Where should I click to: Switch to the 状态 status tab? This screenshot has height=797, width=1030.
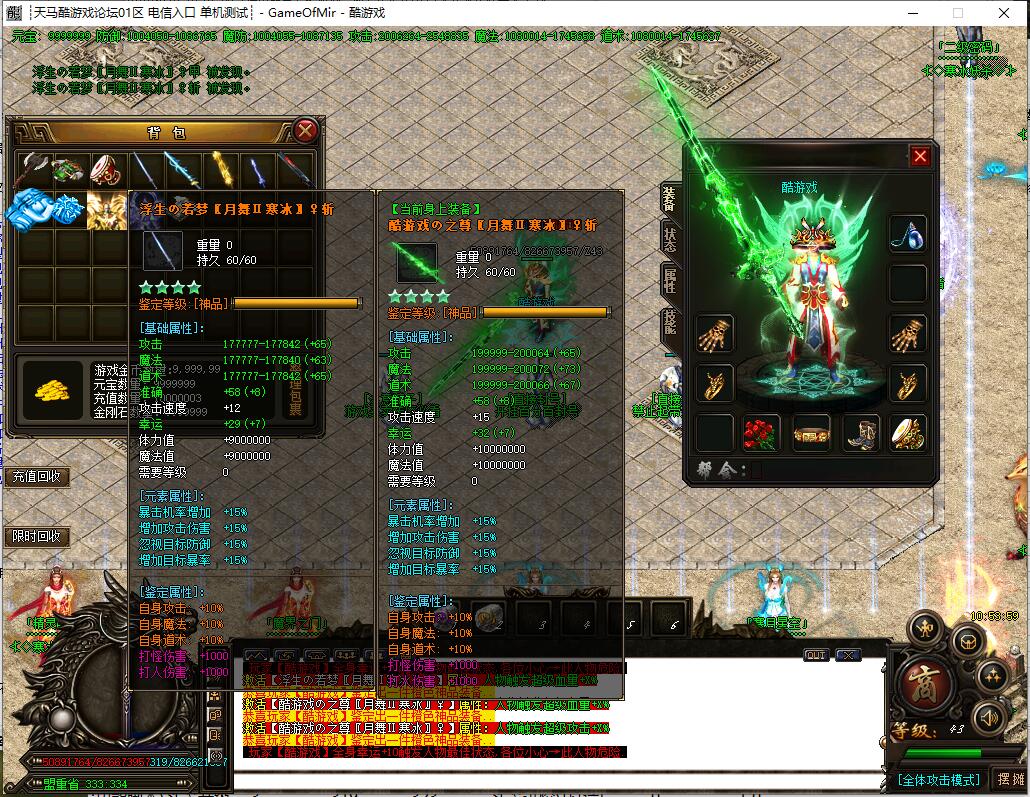pyautogui.click(x=668, y=240)
